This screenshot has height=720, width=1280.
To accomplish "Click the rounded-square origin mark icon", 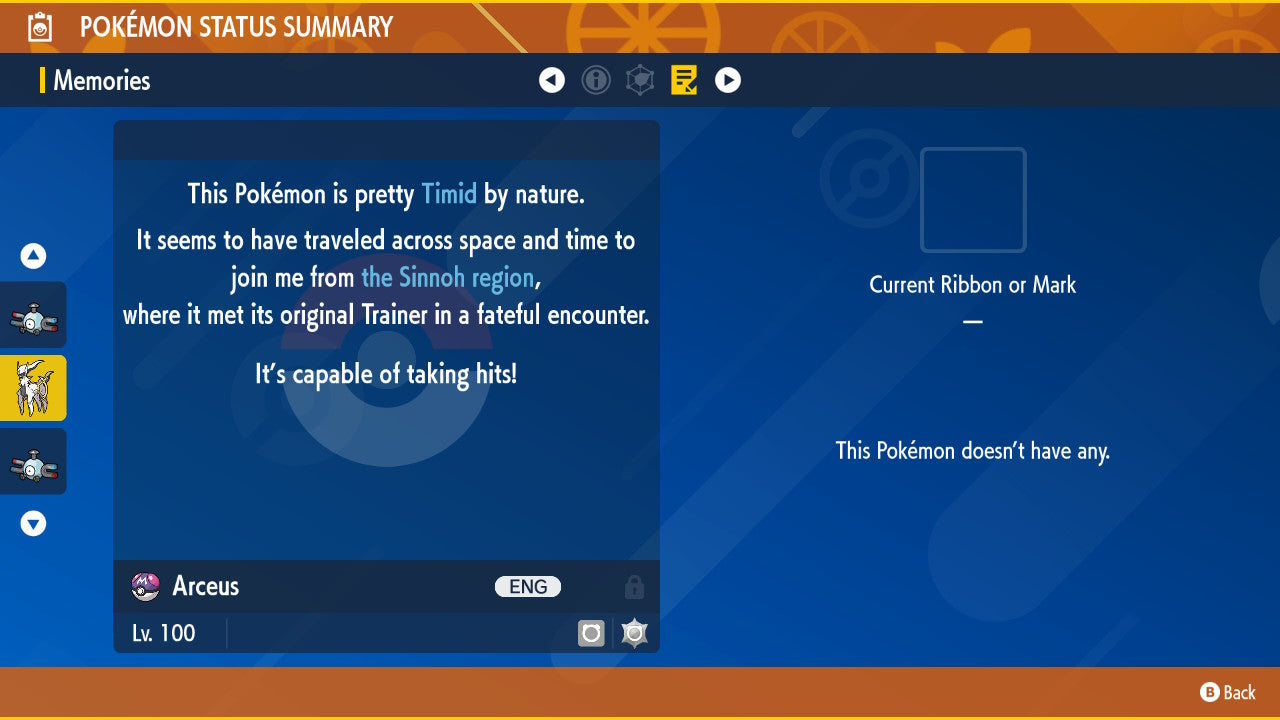I will tap(591, 632).
